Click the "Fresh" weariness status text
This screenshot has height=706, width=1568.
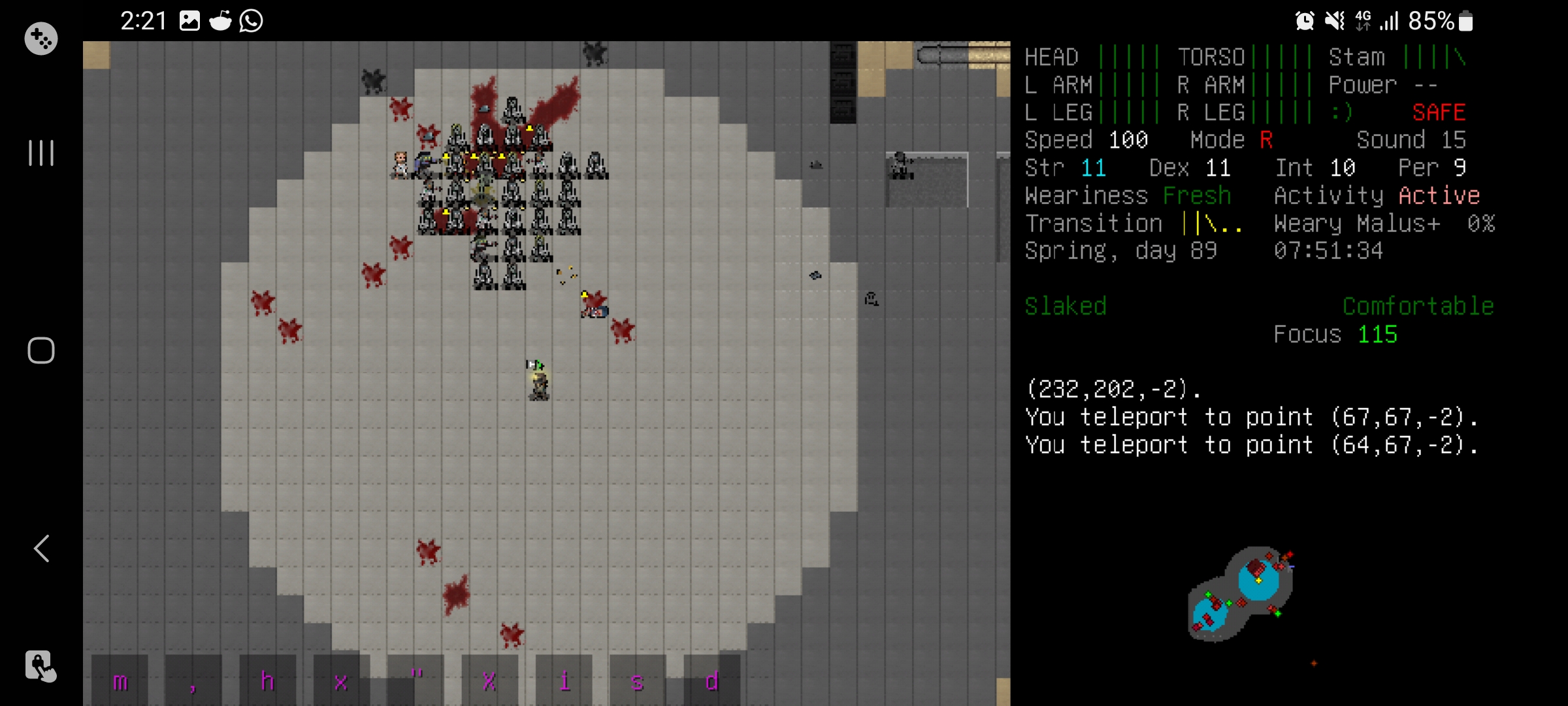point(1197,195)
